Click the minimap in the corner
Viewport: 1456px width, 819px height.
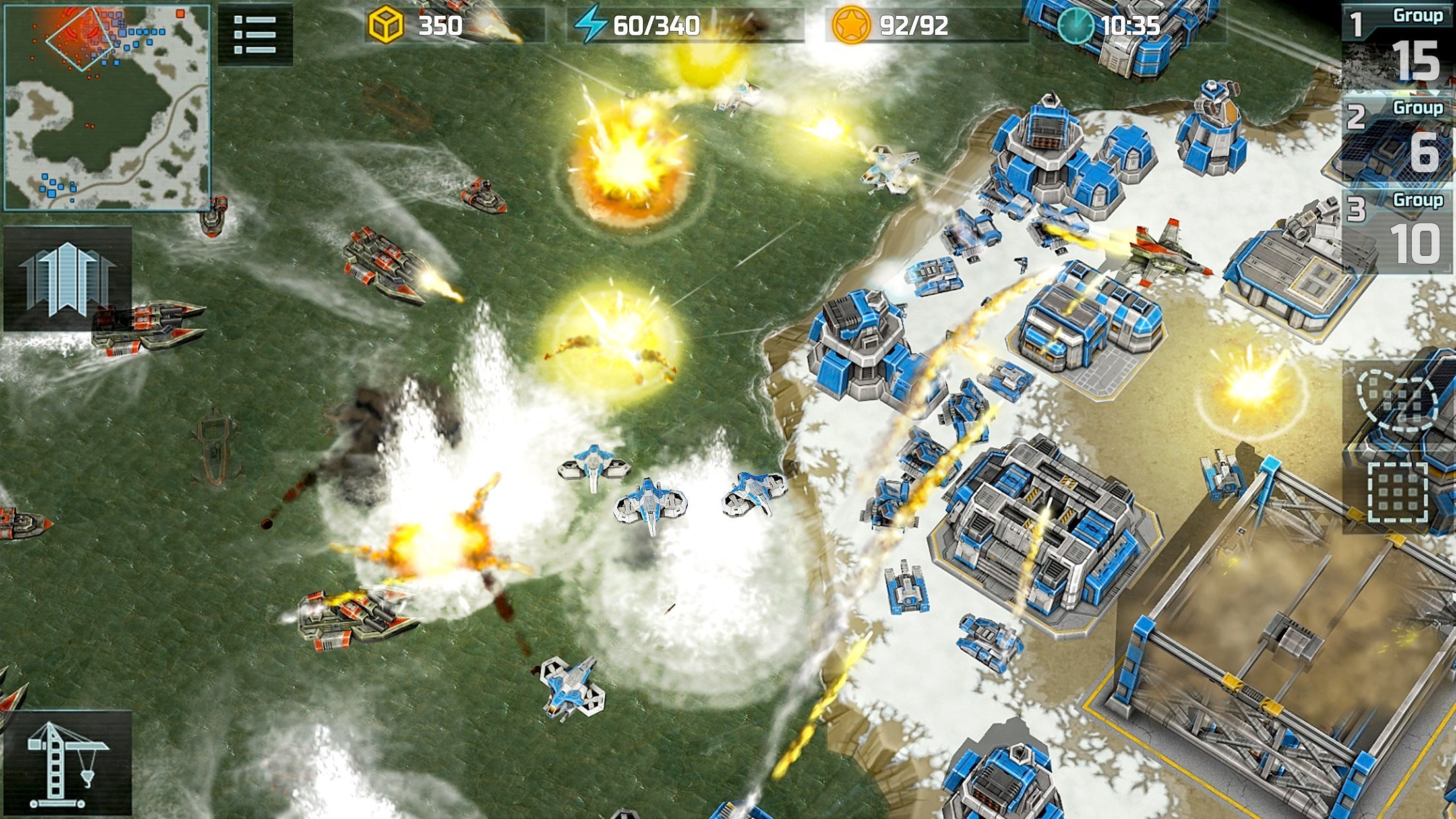coord(107,107)
